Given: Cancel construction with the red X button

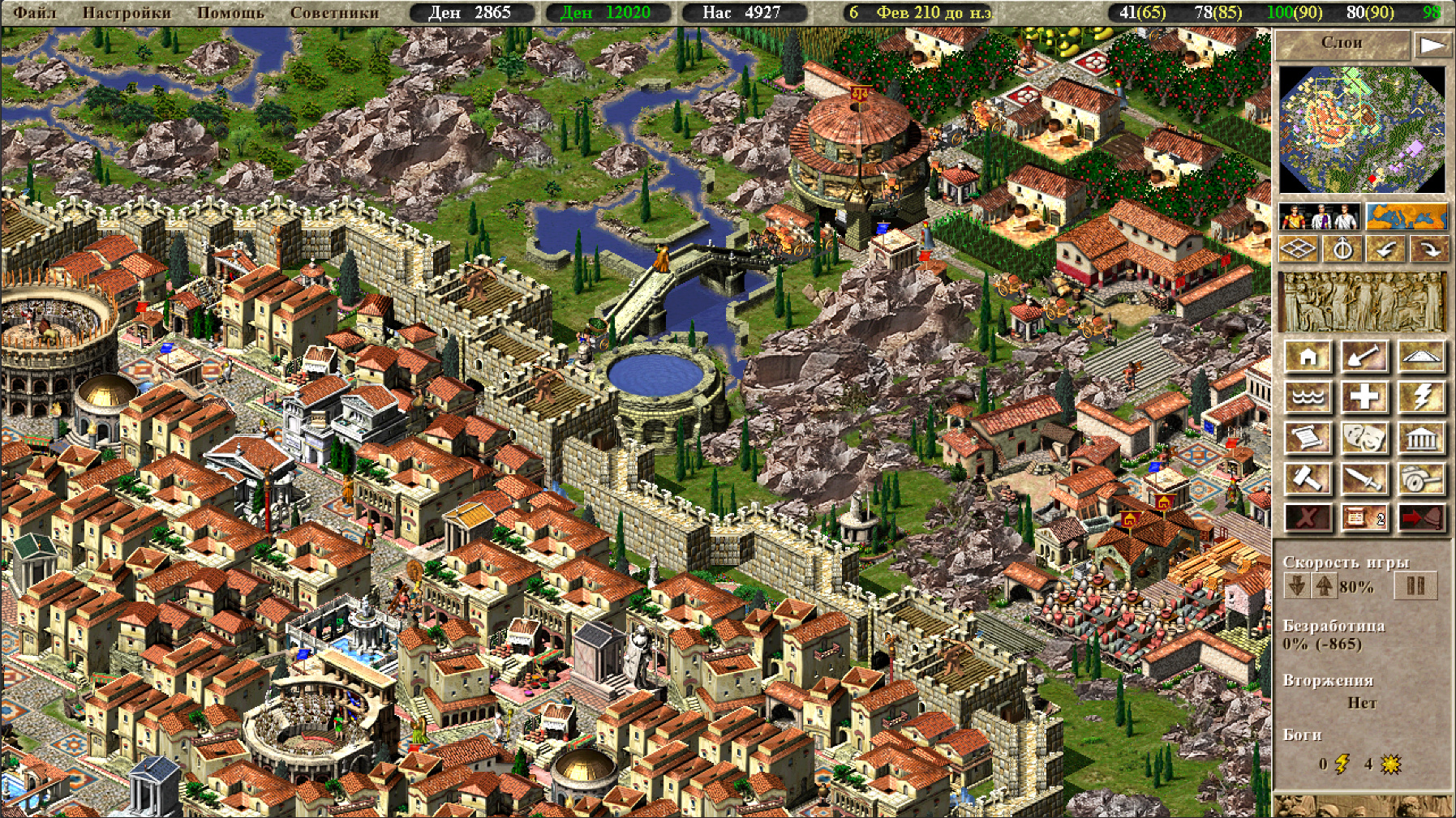Looking at the screenshot, I should point(1308,518).
